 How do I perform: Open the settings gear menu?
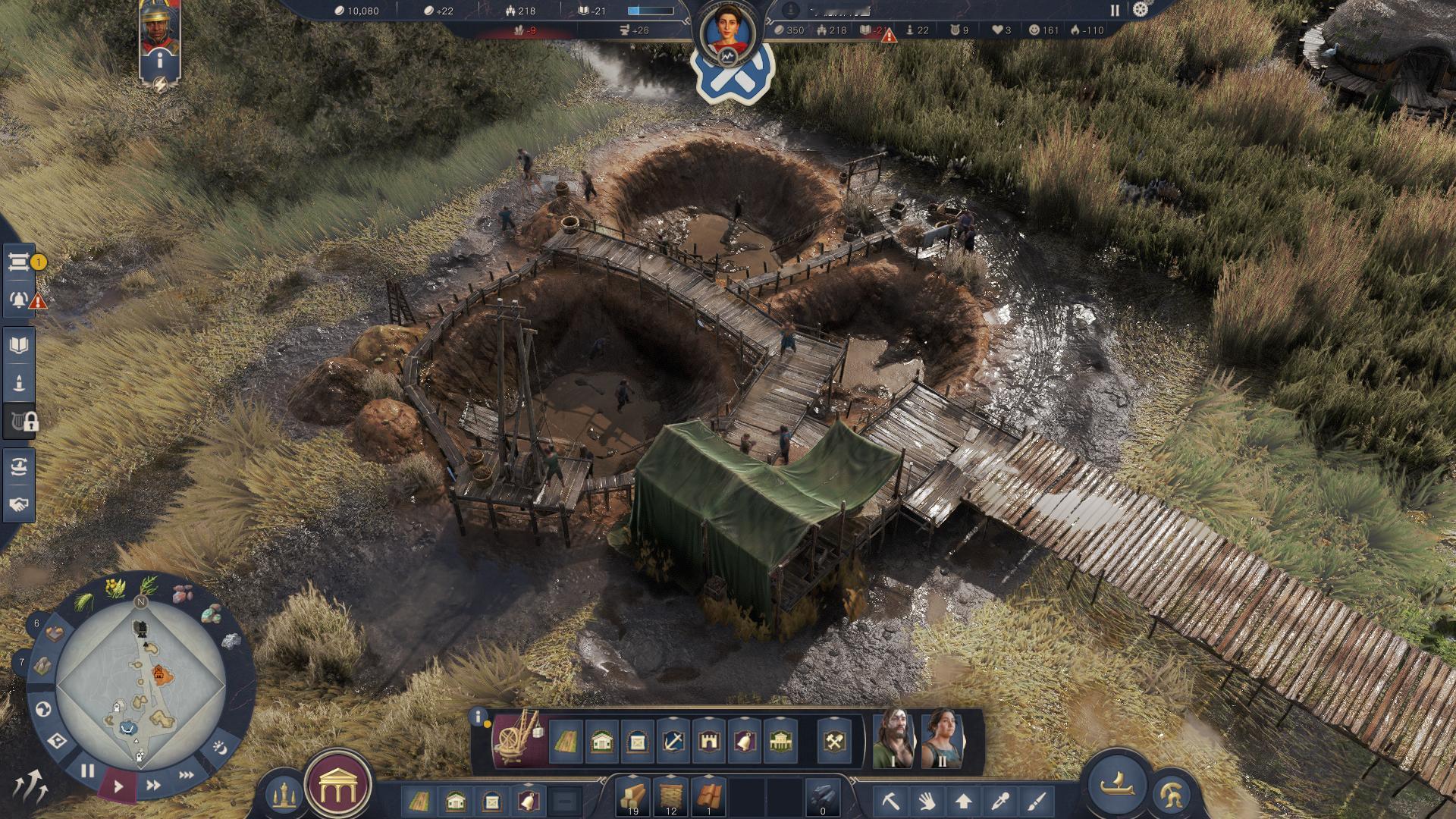tap(1140, 10)
